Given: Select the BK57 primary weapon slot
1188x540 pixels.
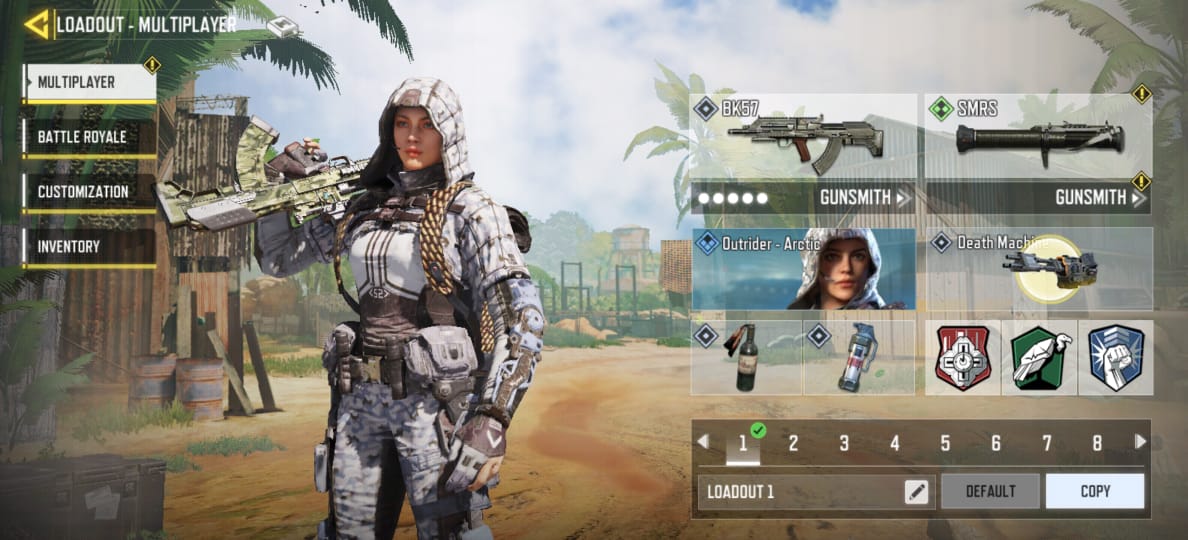Looking at the screenshot, I should pyautogui.click(x=803, y=137).
